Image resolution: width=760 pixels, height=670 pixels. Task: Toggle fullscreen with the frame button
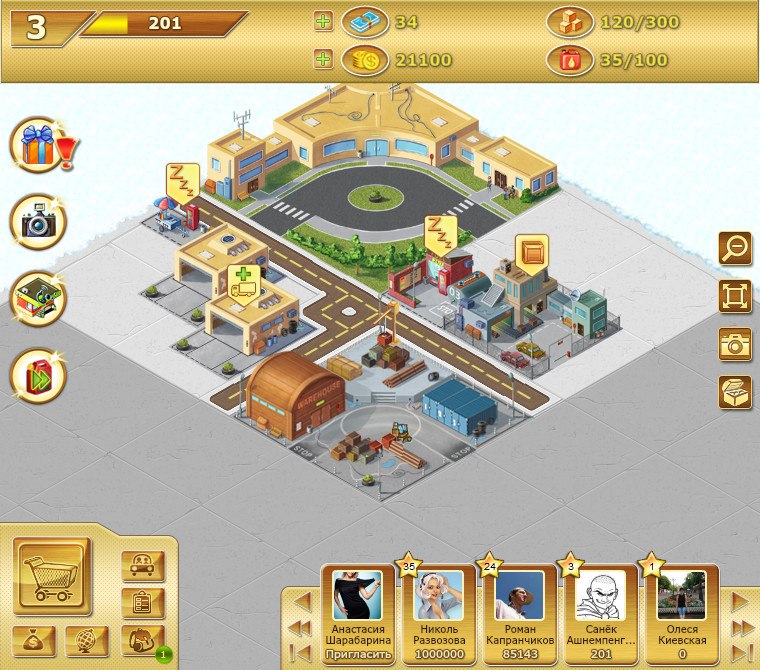(x=735, y=296)
